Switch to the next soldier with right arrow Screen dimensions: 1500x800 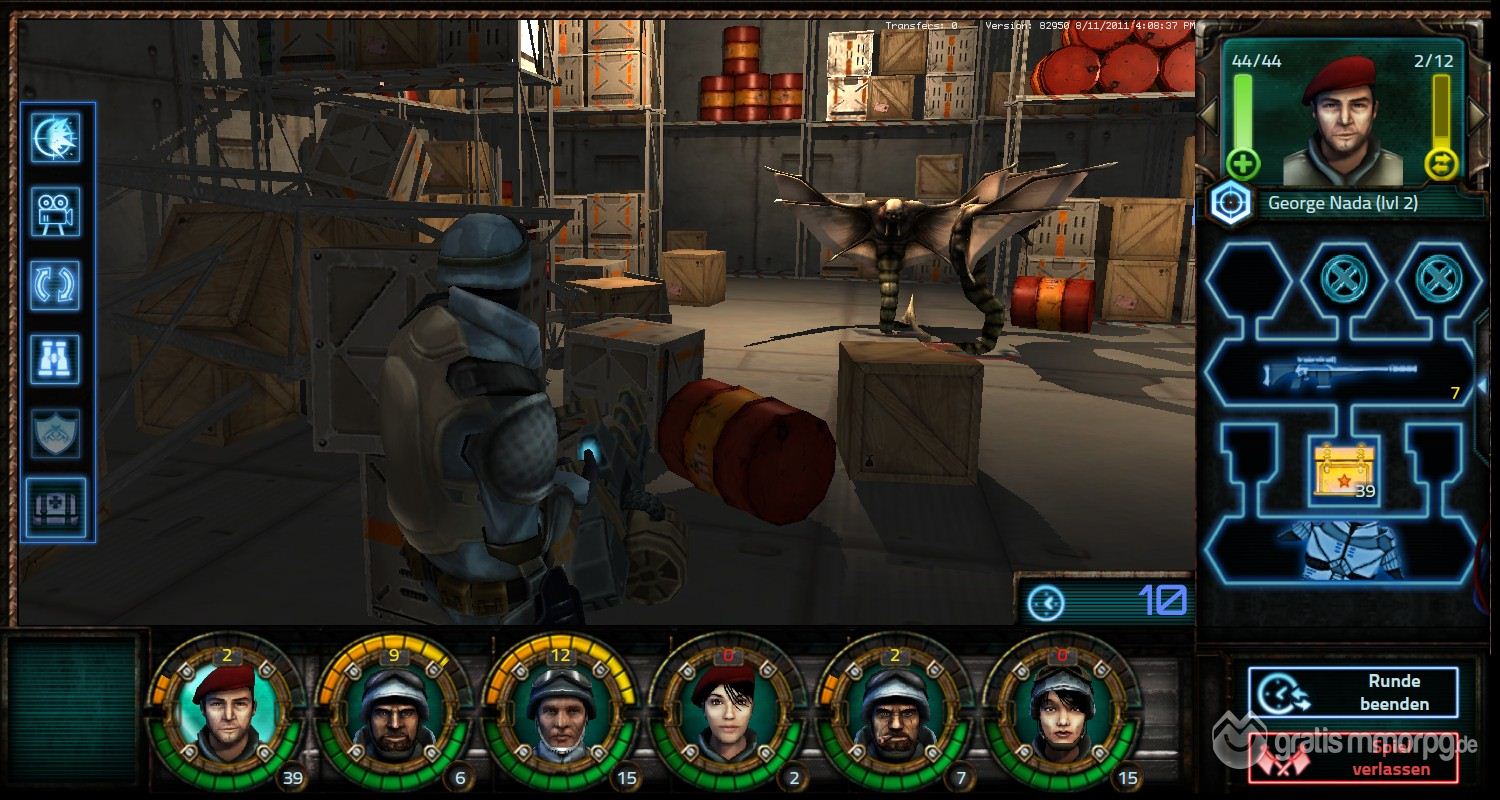coord(1478,115)
